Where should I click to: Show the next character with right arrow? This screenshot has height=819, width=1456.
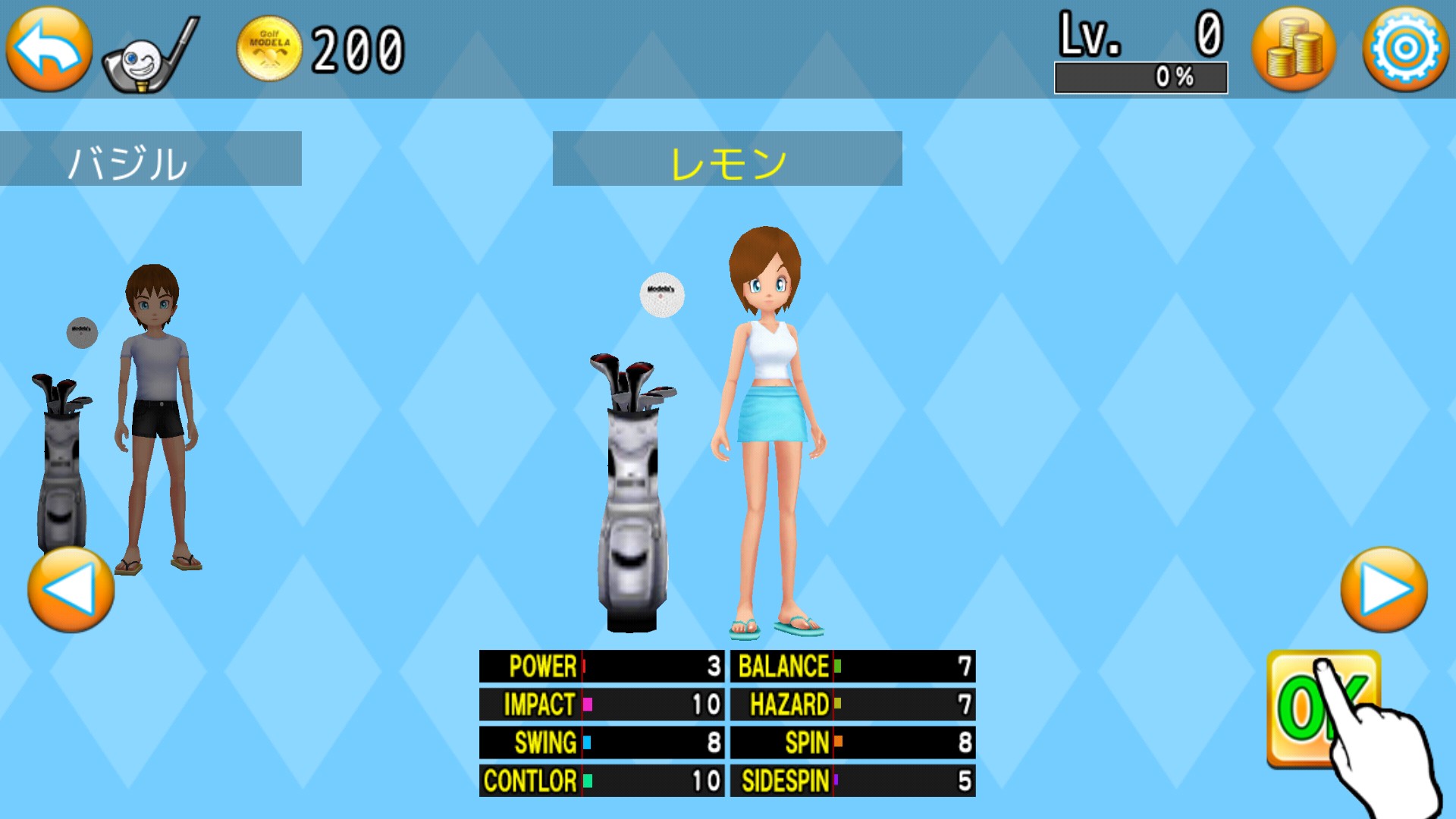(1384, 590)
